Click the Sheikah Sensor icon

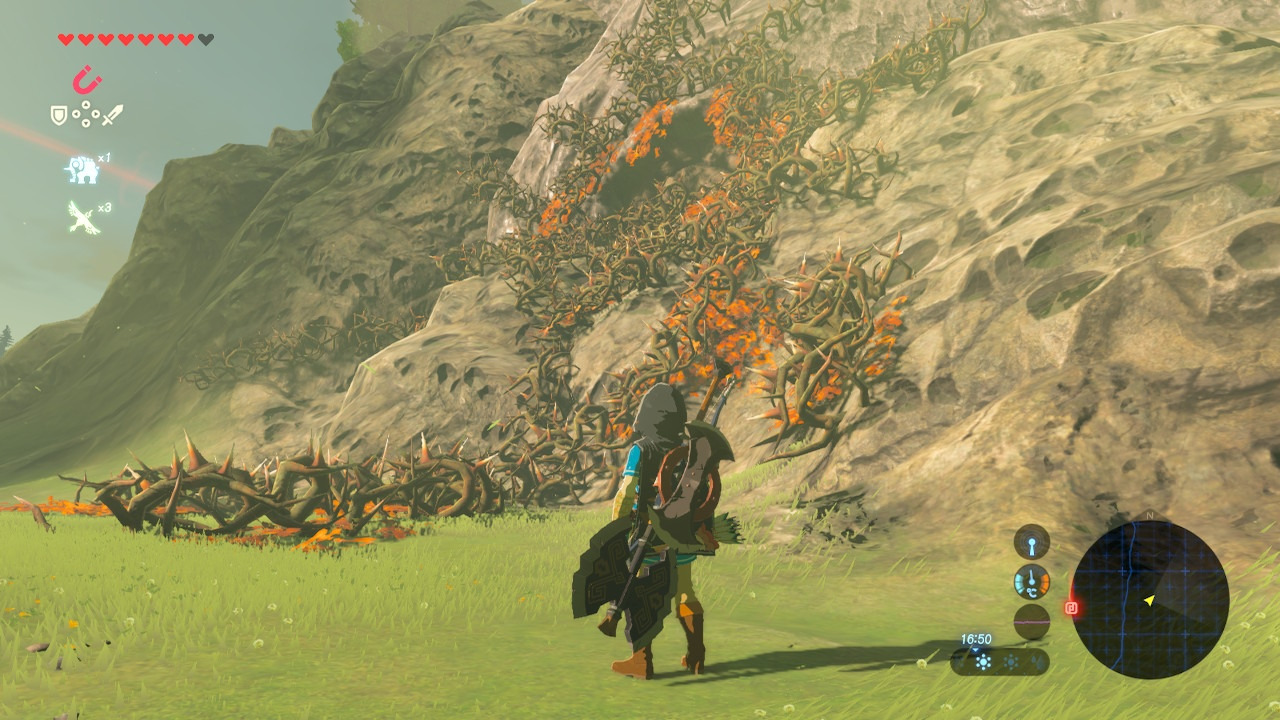coord(1032,542)
